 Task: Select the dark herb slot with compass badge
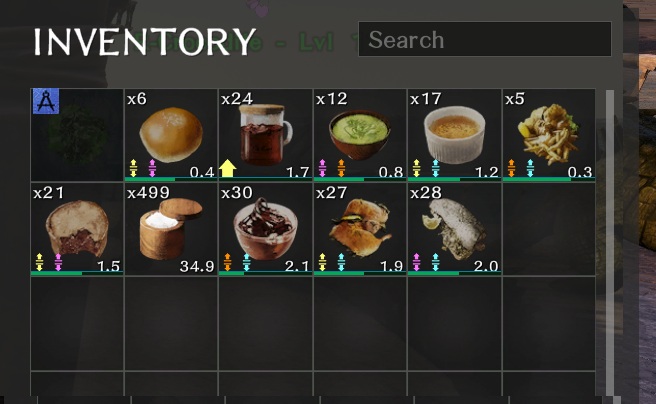click(x=77, y=135)
